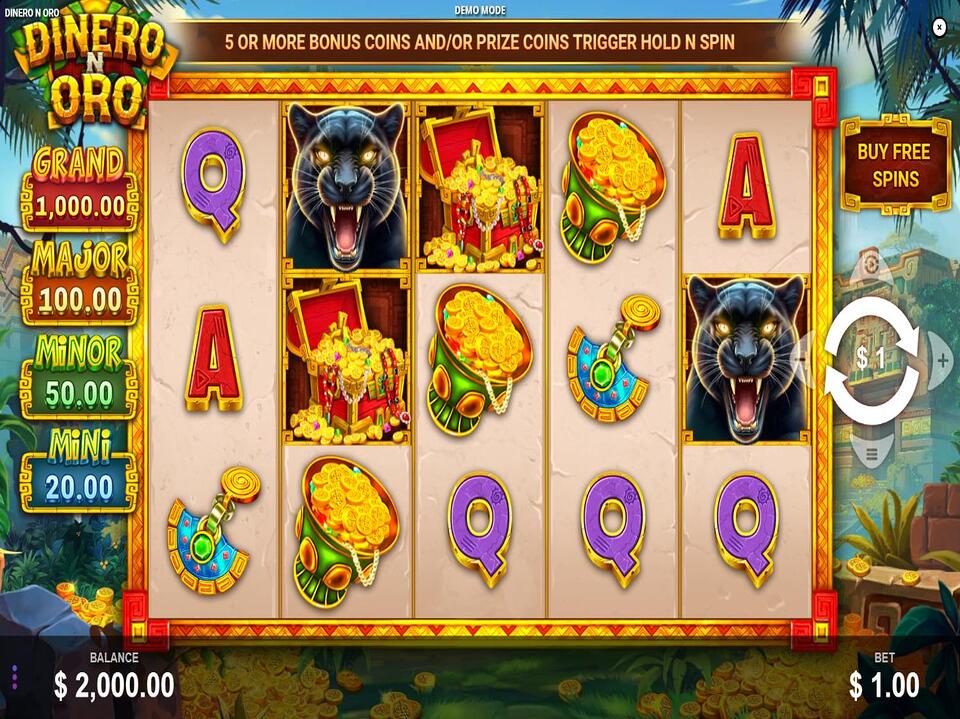Decrease the bet with the minus button
This screenshot has width=960, height=719.
pyautogui.click(x=800, y=357)
